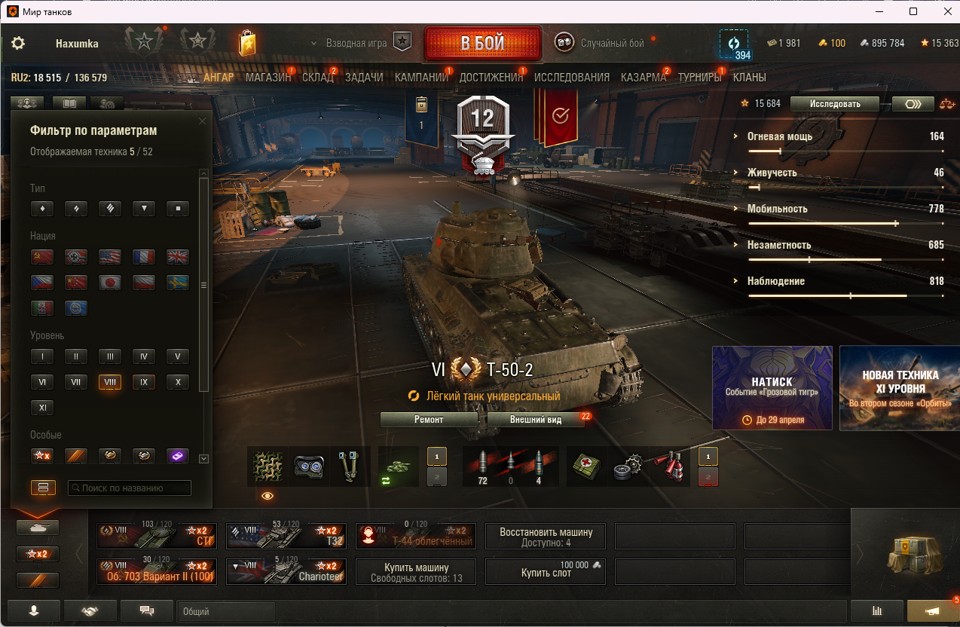Select the T32 tank in the carousel

tap(285, 536)
